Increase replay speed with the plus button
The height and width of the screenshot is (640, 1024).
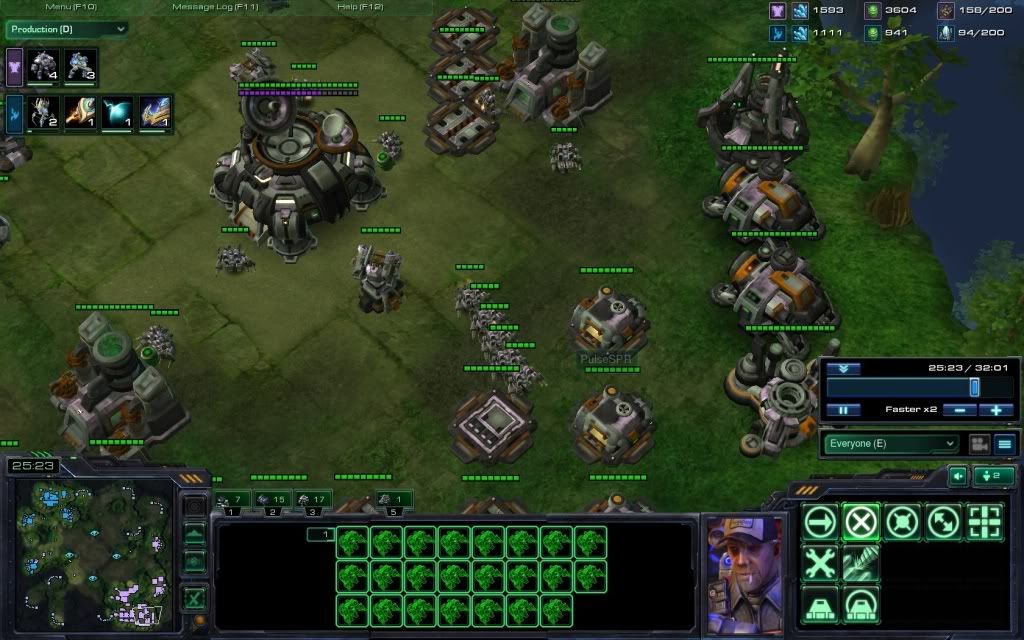tap(996, 410)
